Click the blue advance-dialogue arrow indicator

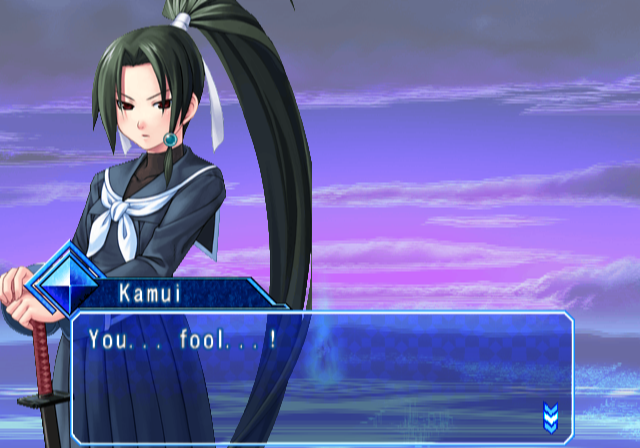tap(550, 415)
